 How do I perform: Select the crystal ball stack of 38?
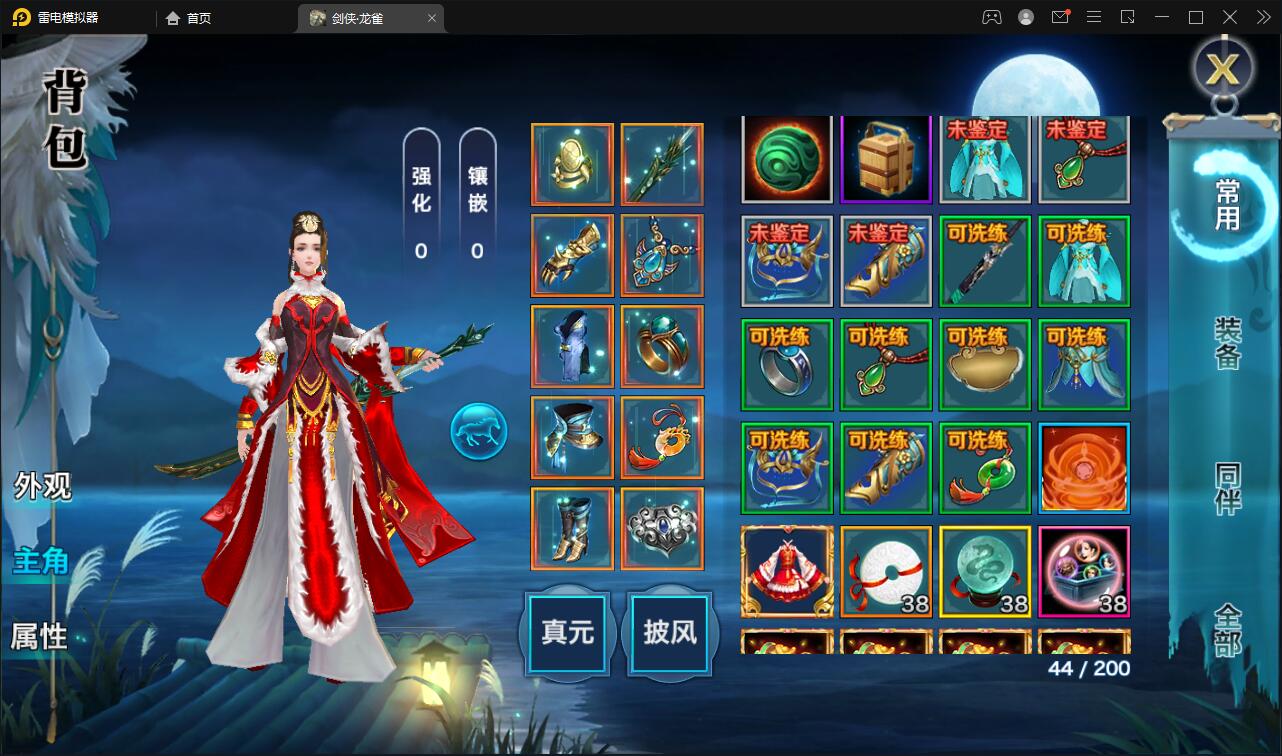pos(984,571)
